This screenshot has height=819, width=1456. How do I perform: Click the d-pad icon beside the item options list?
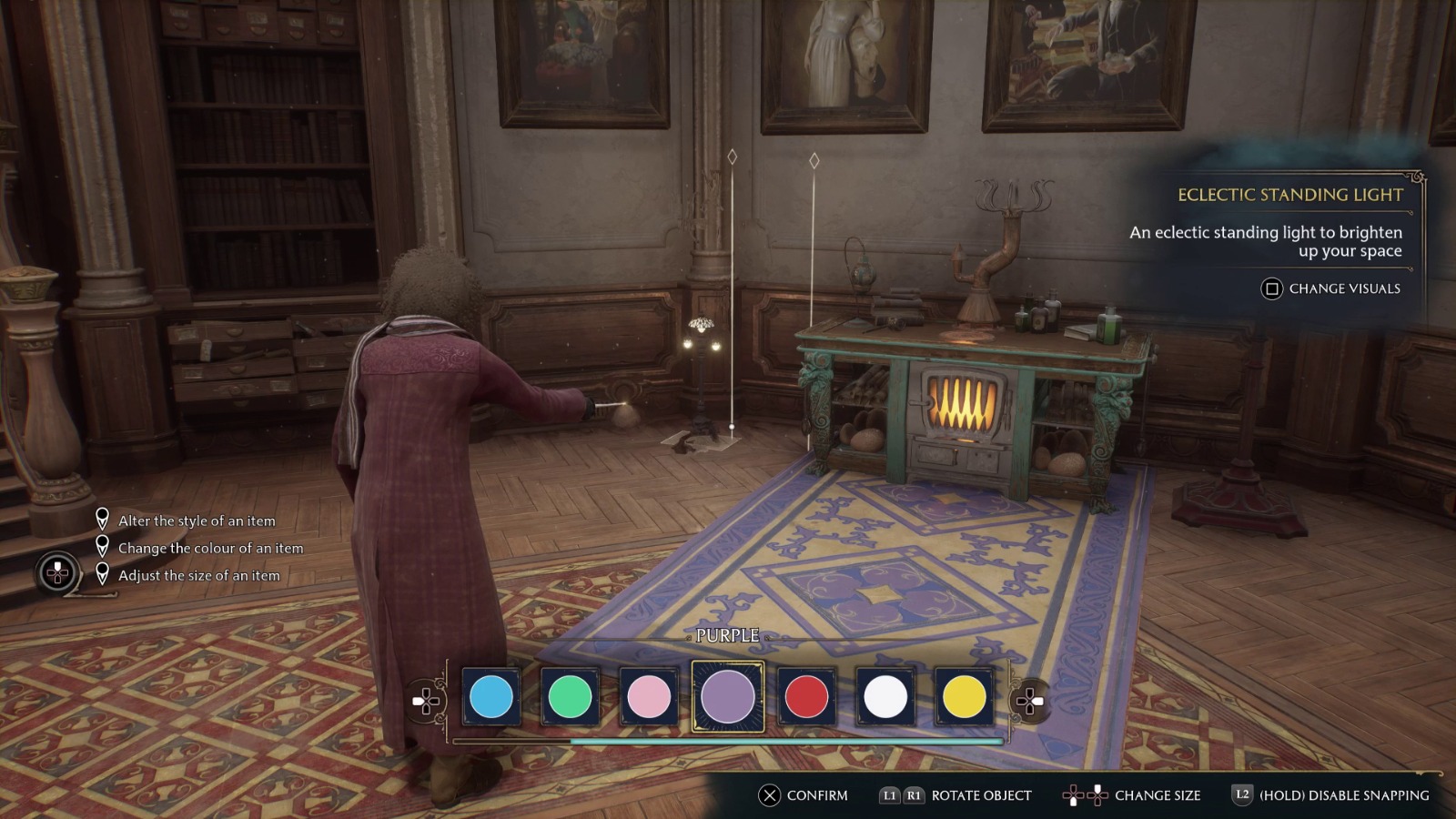coord(56,574)
